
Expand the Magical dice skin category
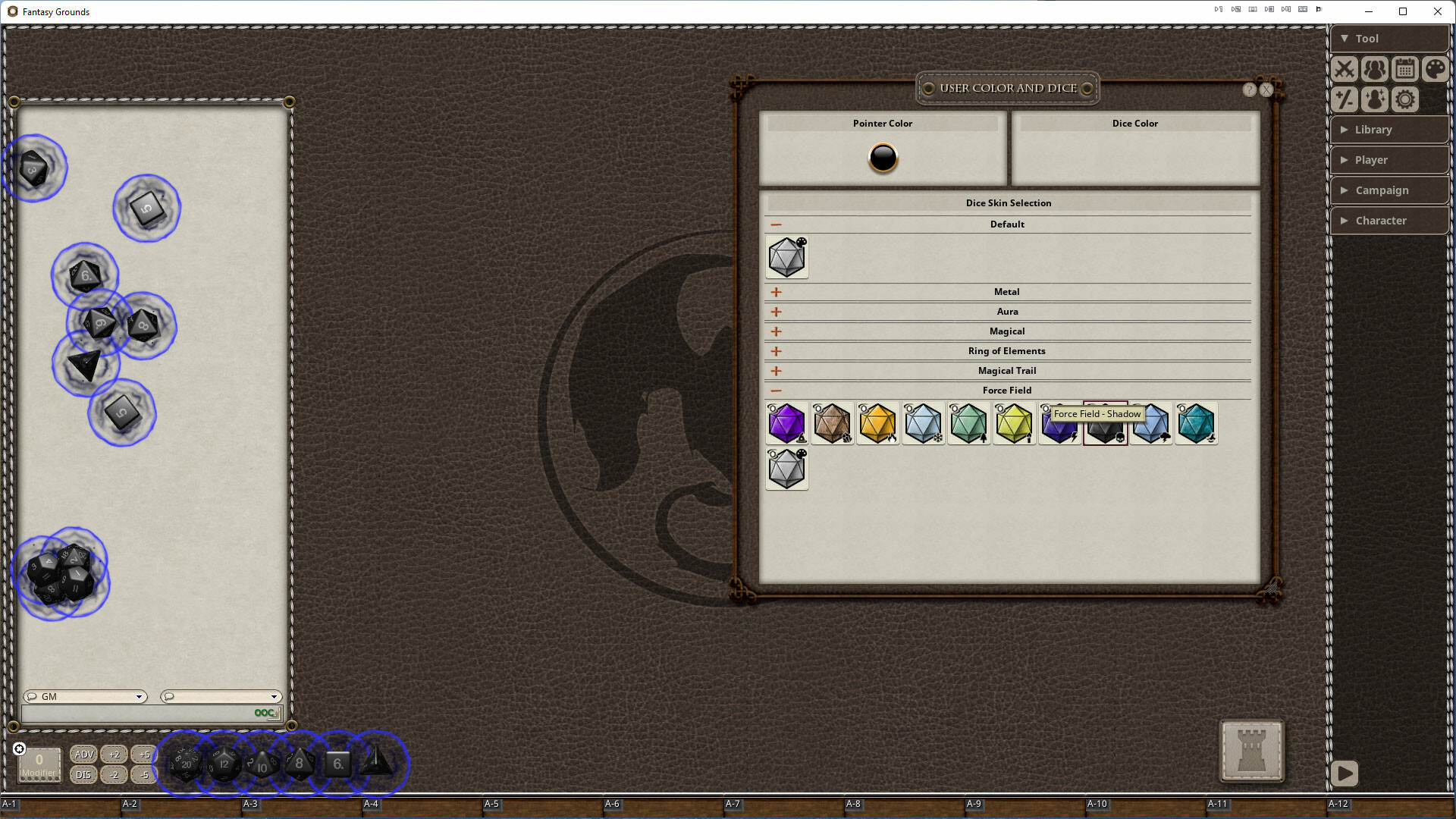[775, 331]
